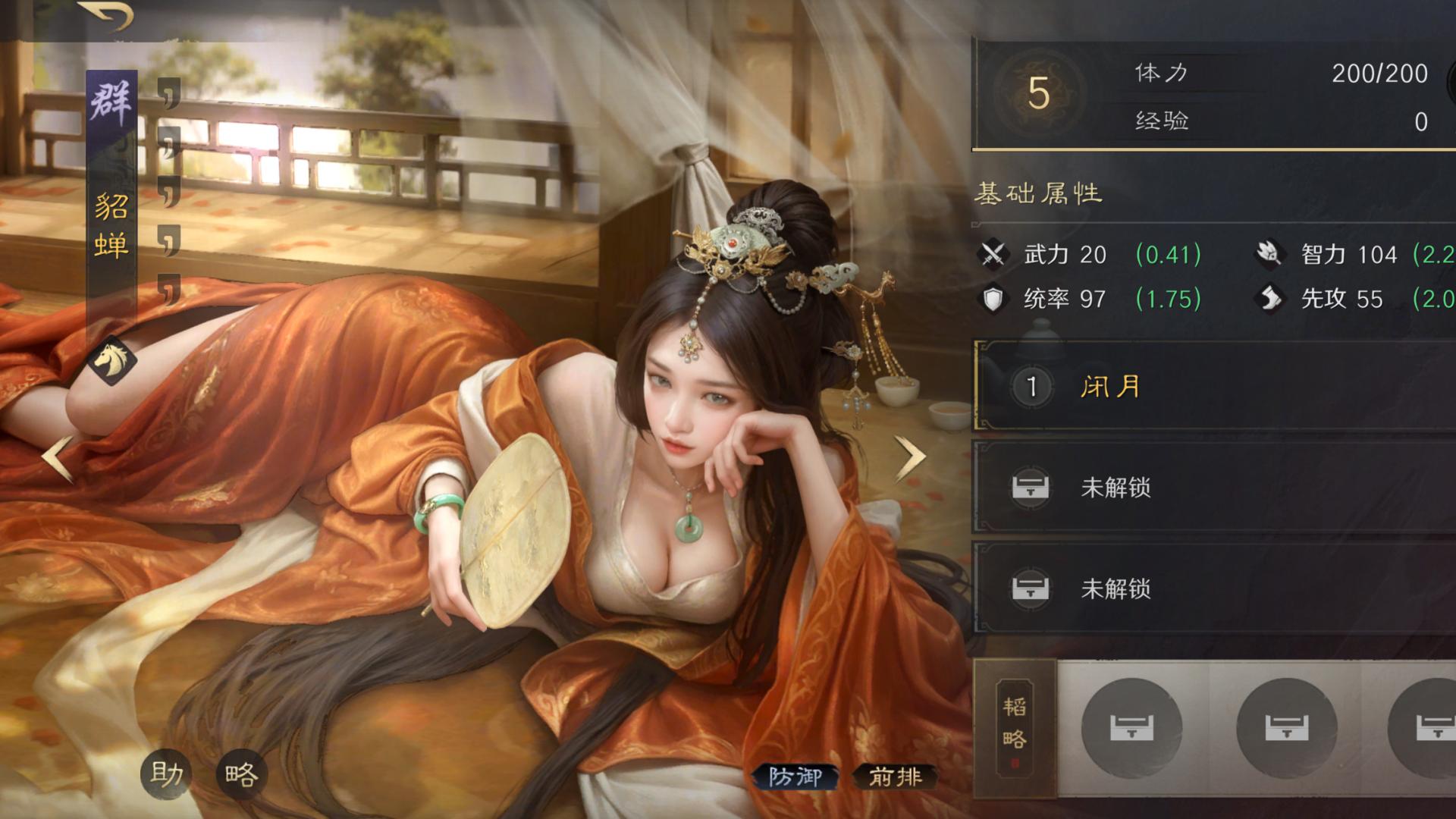Open the 武力 attack stat icon
Image resolution: width=1456 pixels, height=819 pixels.
[x=996, y=255]
